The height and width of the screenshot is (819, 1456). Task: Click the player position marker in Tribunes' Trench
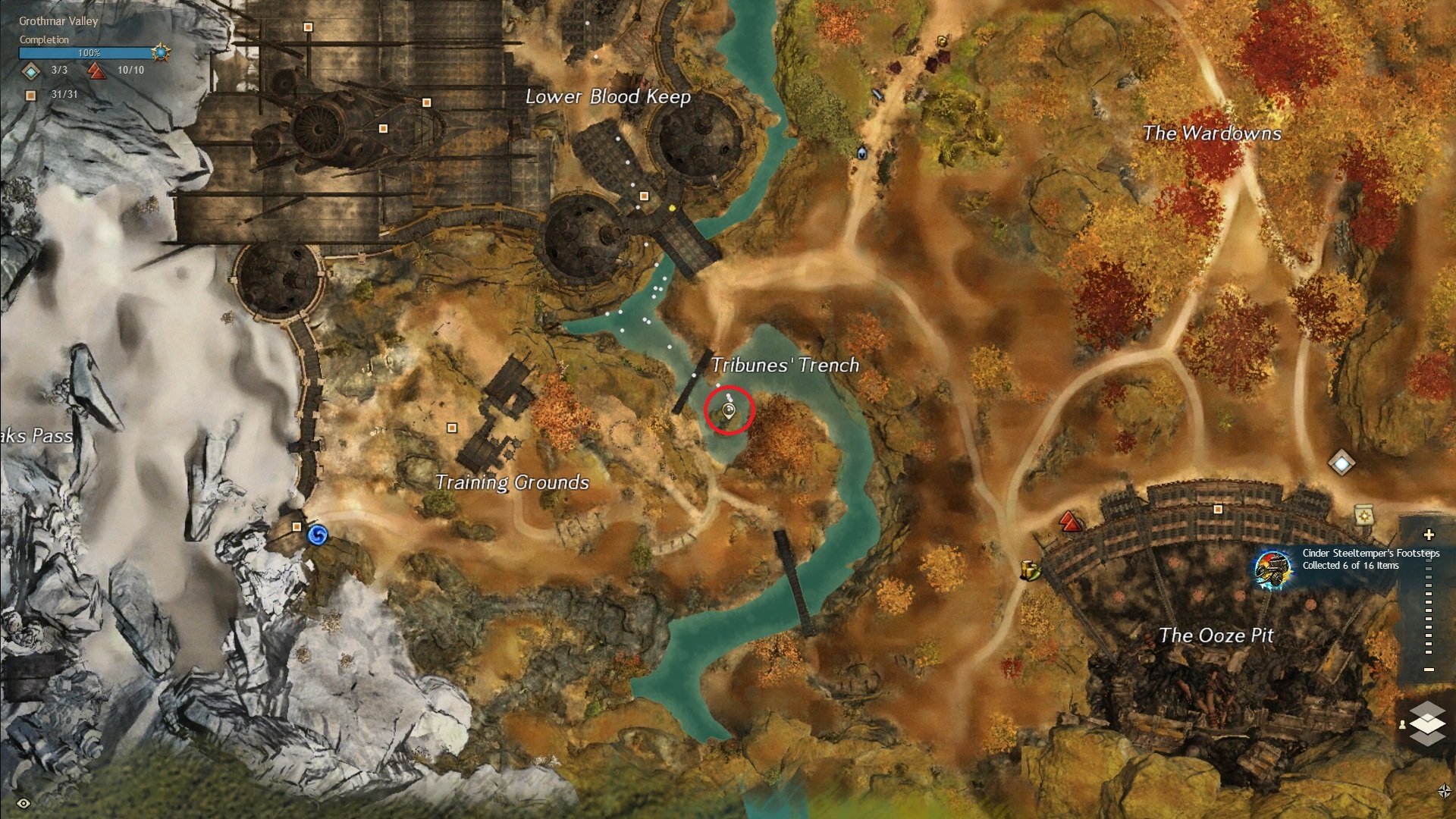tap(729, 411)
